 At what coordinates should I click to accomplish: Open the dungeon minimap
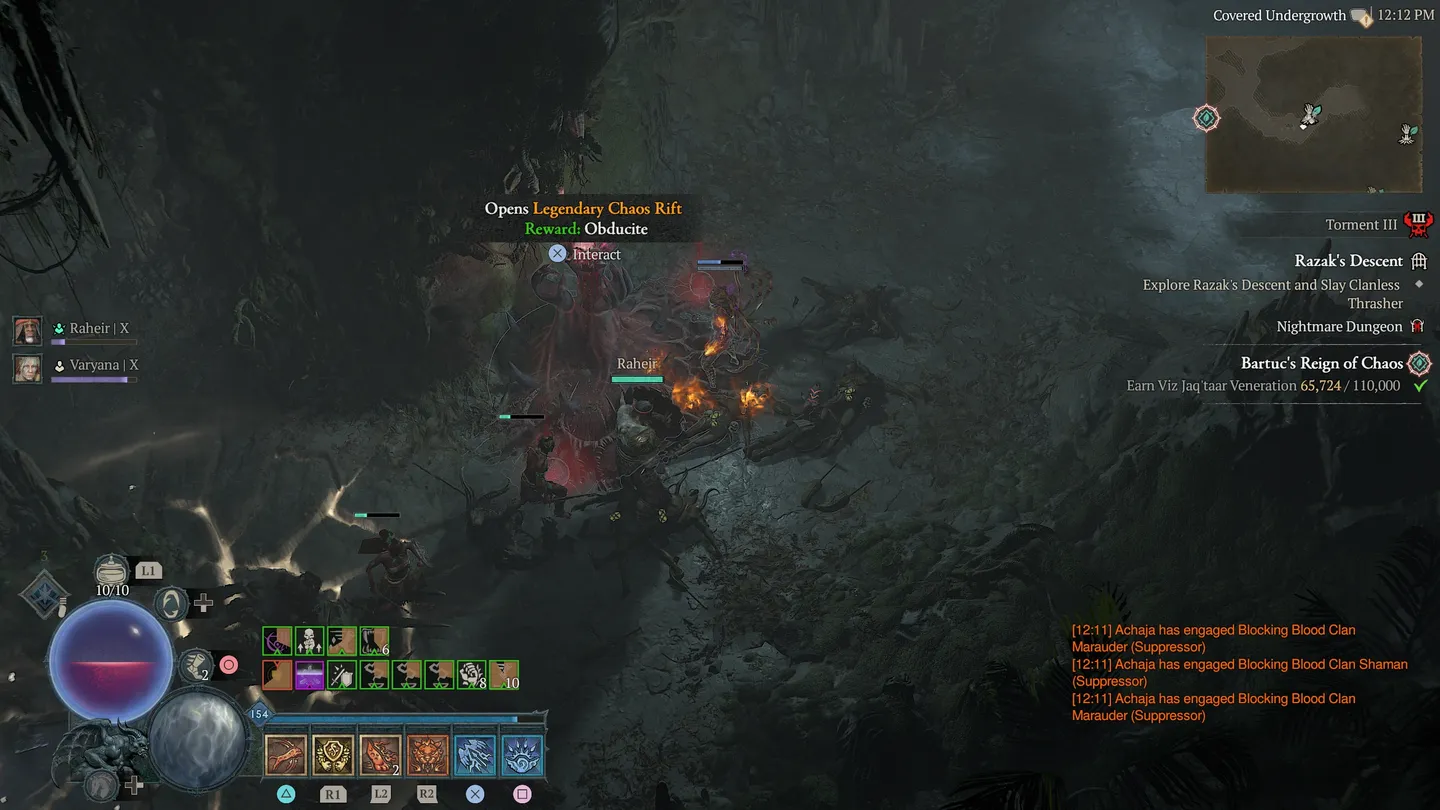click(x=1313, y=114)
